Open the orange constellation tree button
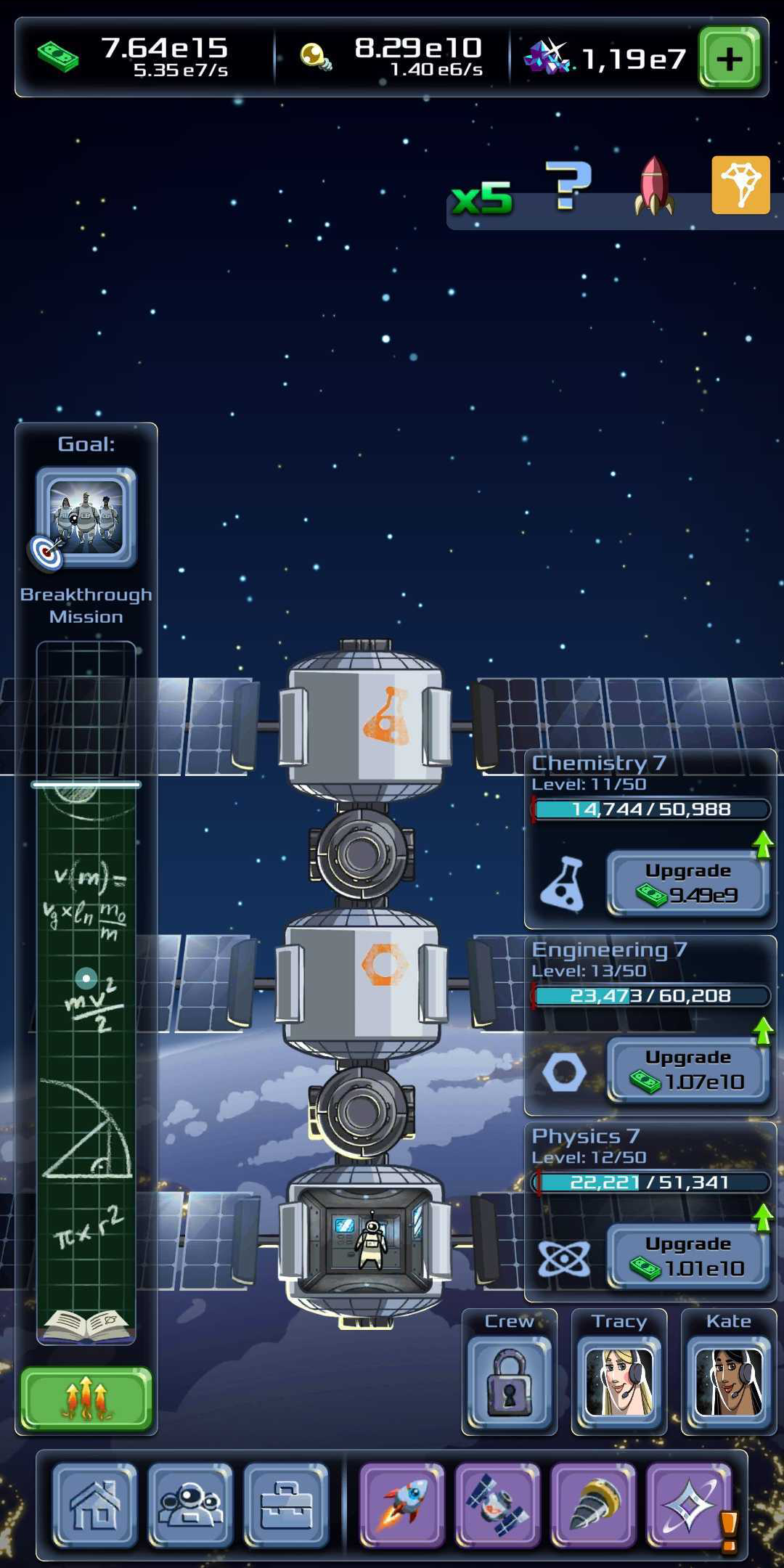 tap(740, 185)
